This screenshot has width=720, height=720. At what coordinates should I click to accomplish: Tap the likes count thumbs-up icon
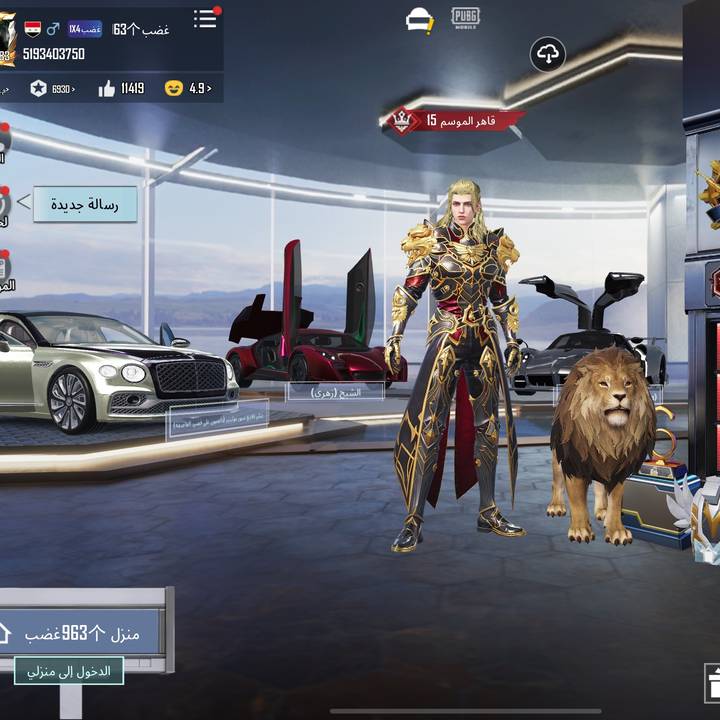(x=107, y=88)
